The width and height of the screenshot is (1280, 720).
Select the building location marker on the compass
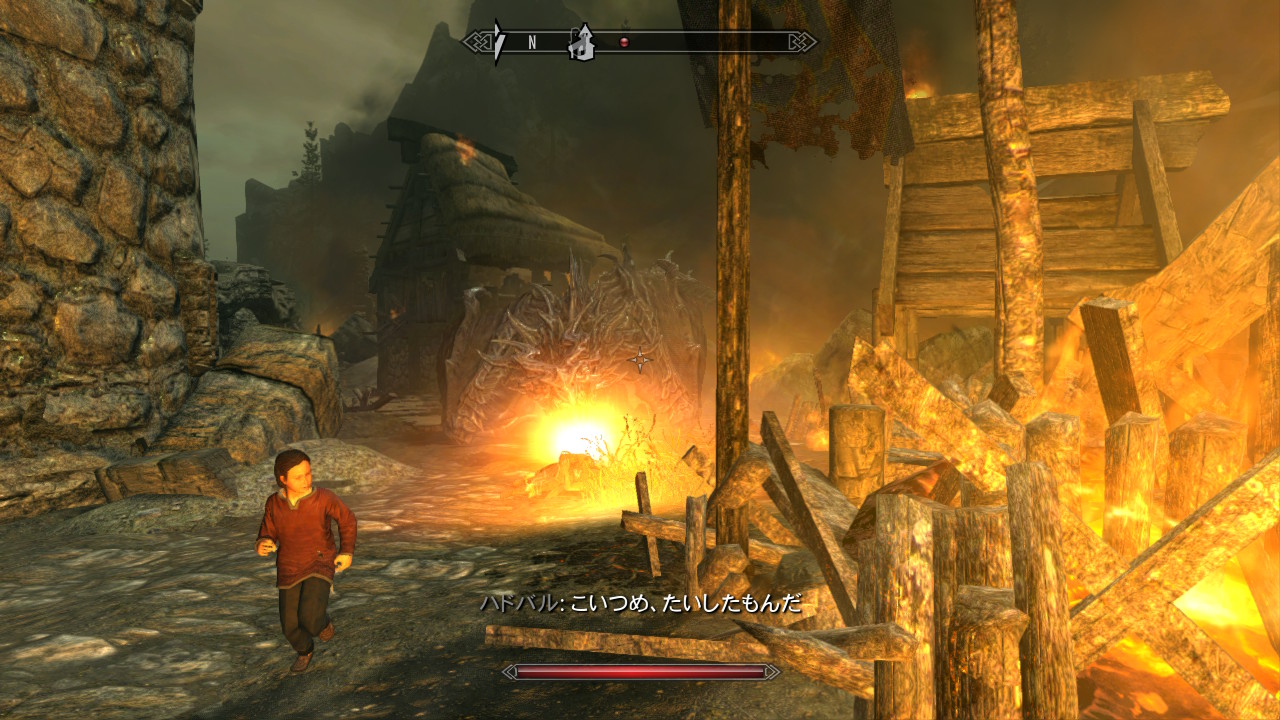tap(580, 42)
